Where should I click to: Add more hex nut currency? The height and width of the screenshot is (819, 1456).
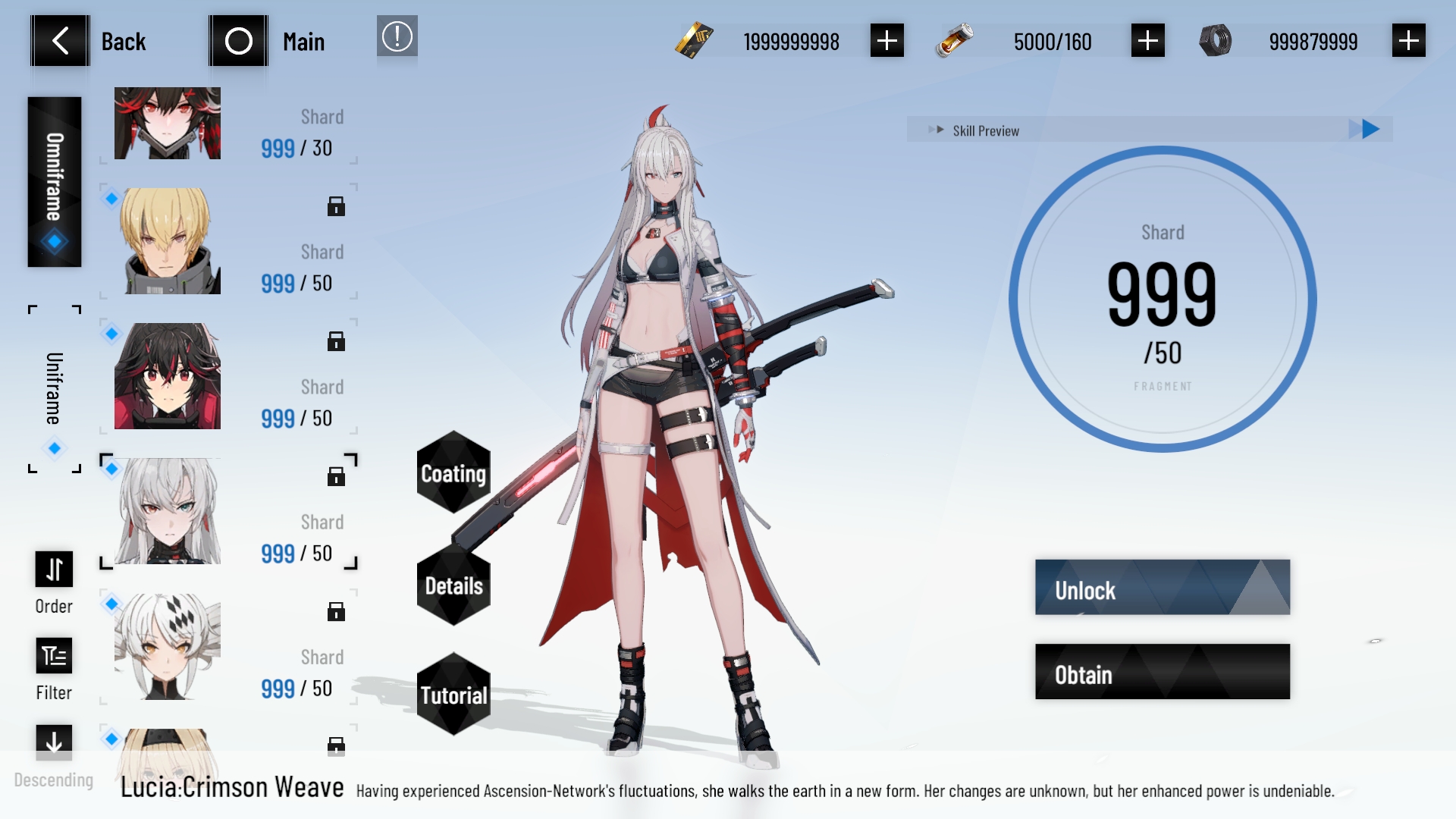(x=1408, y=41)
